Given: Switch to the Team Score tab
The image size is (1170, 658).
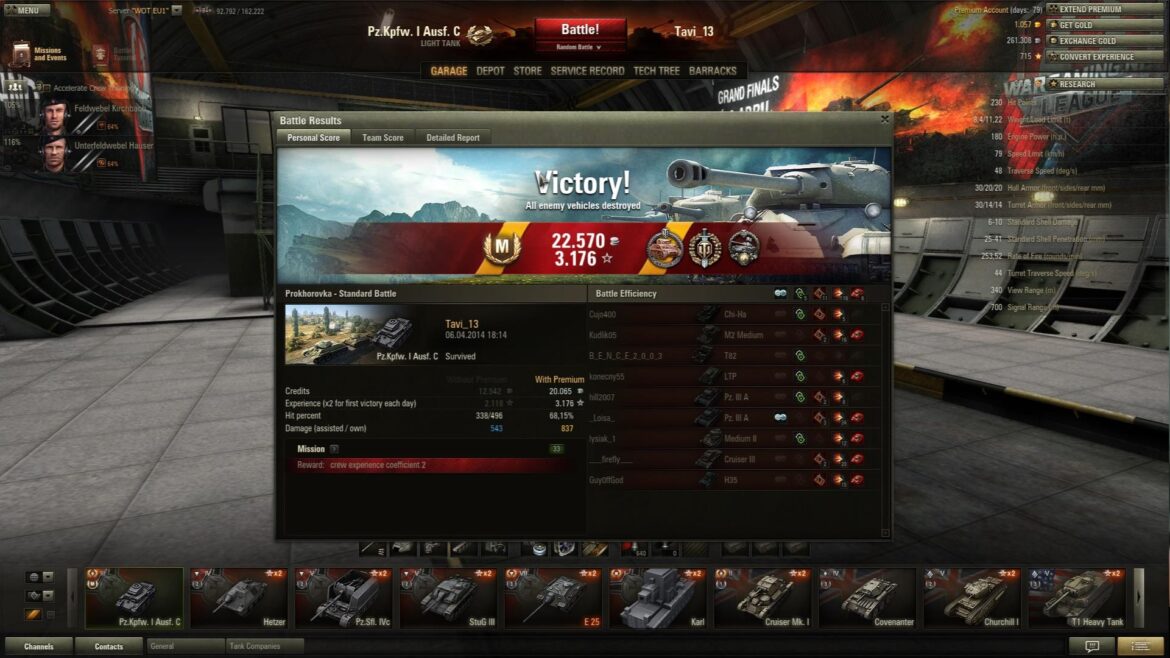Looking at the screenshot, I should tap(382, 138).
